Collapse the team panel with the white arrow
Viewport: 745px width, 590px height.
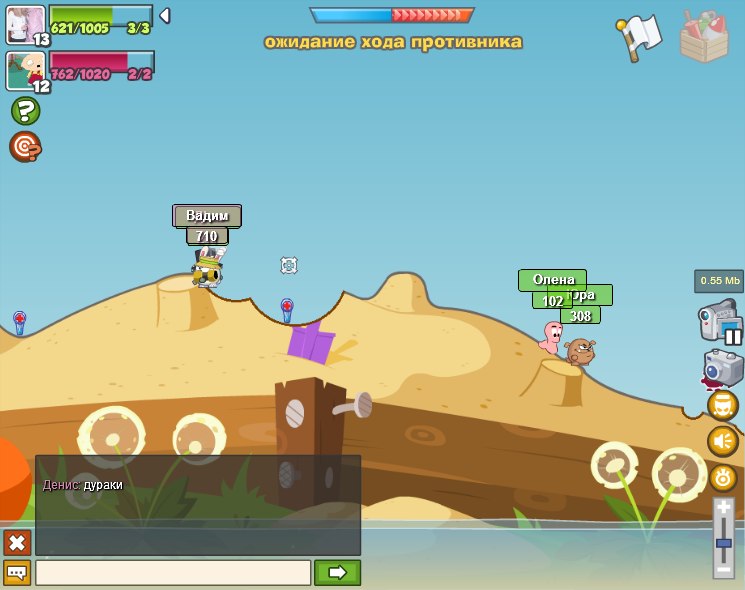click(164, 16)
